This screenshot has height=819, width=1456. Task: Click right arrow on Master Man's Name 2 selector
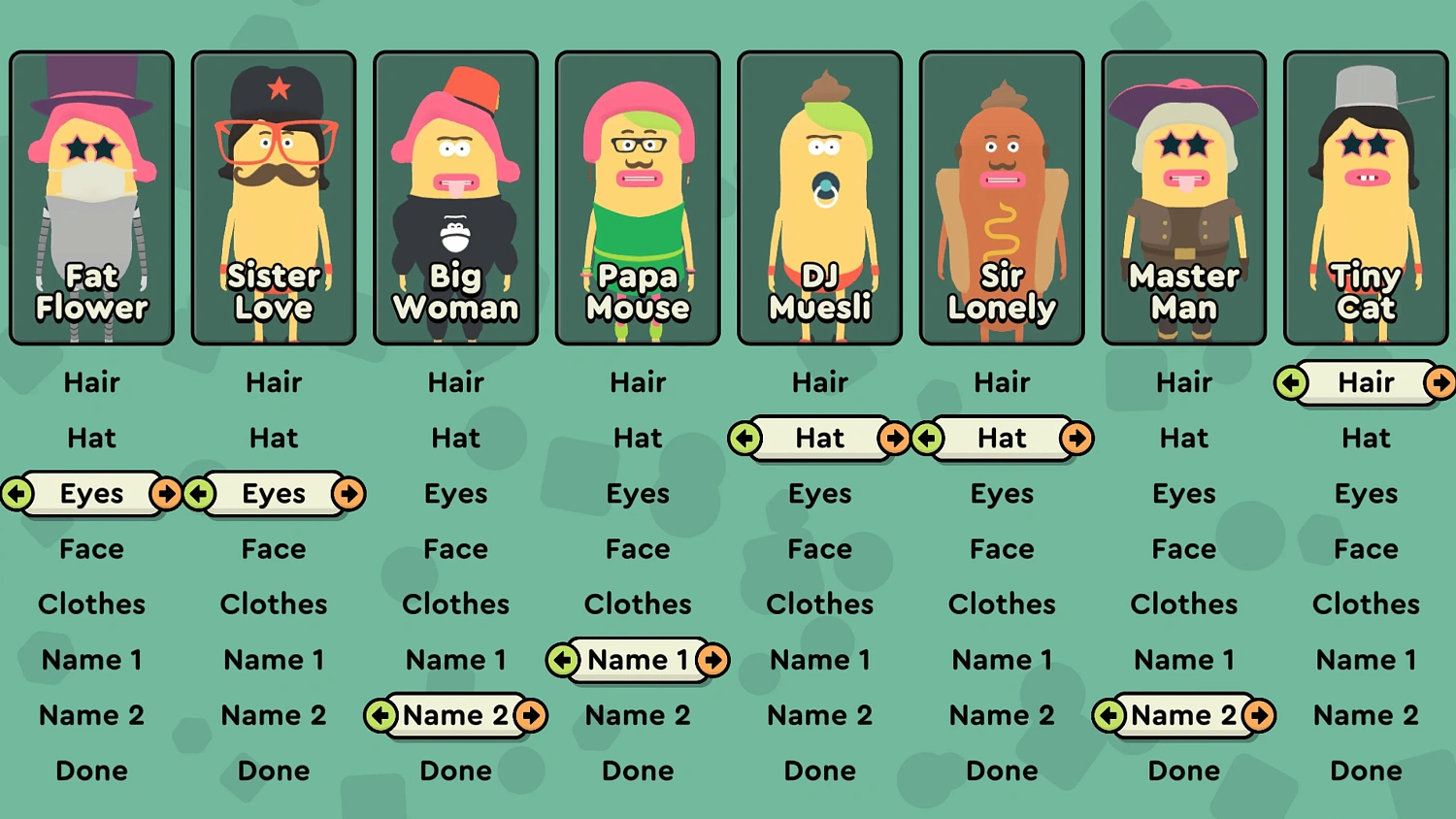(1259, 715)
